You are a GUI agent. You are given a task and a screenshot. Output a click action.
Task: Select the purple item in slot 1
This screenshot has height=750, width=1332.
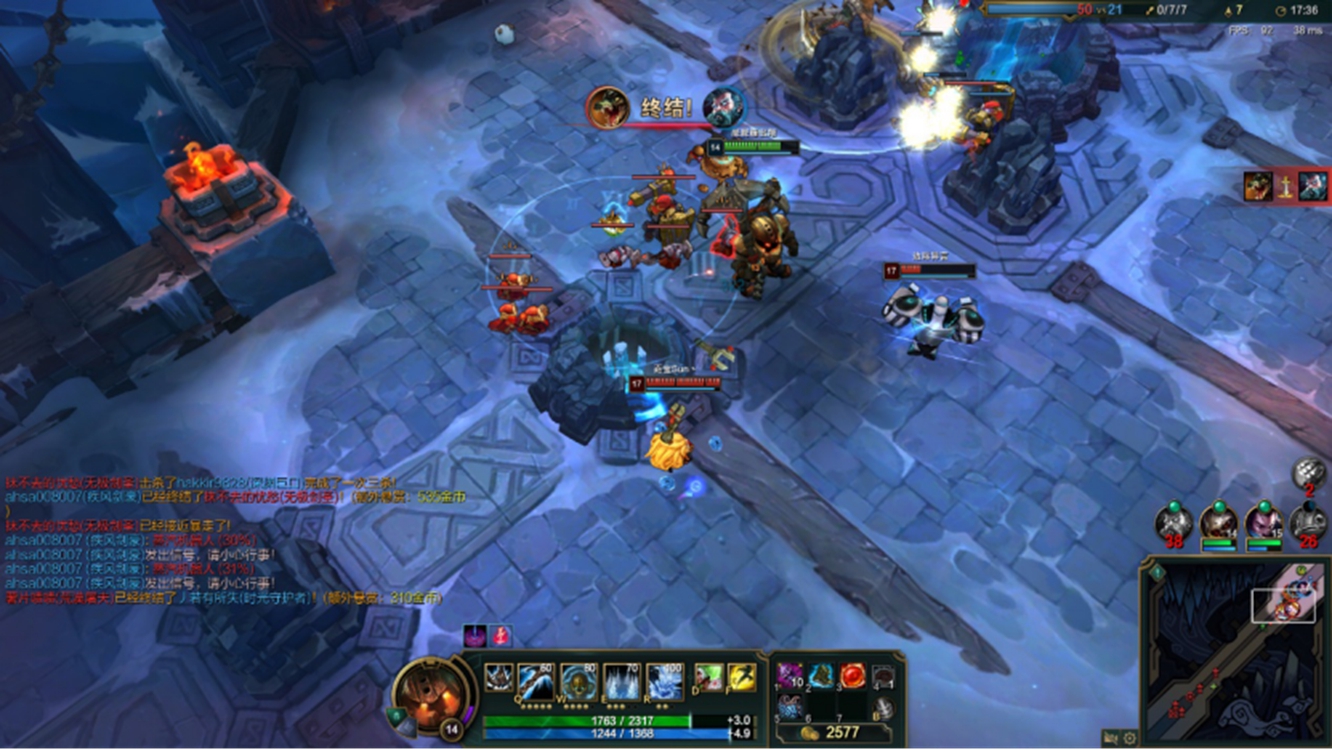[790, 676]
